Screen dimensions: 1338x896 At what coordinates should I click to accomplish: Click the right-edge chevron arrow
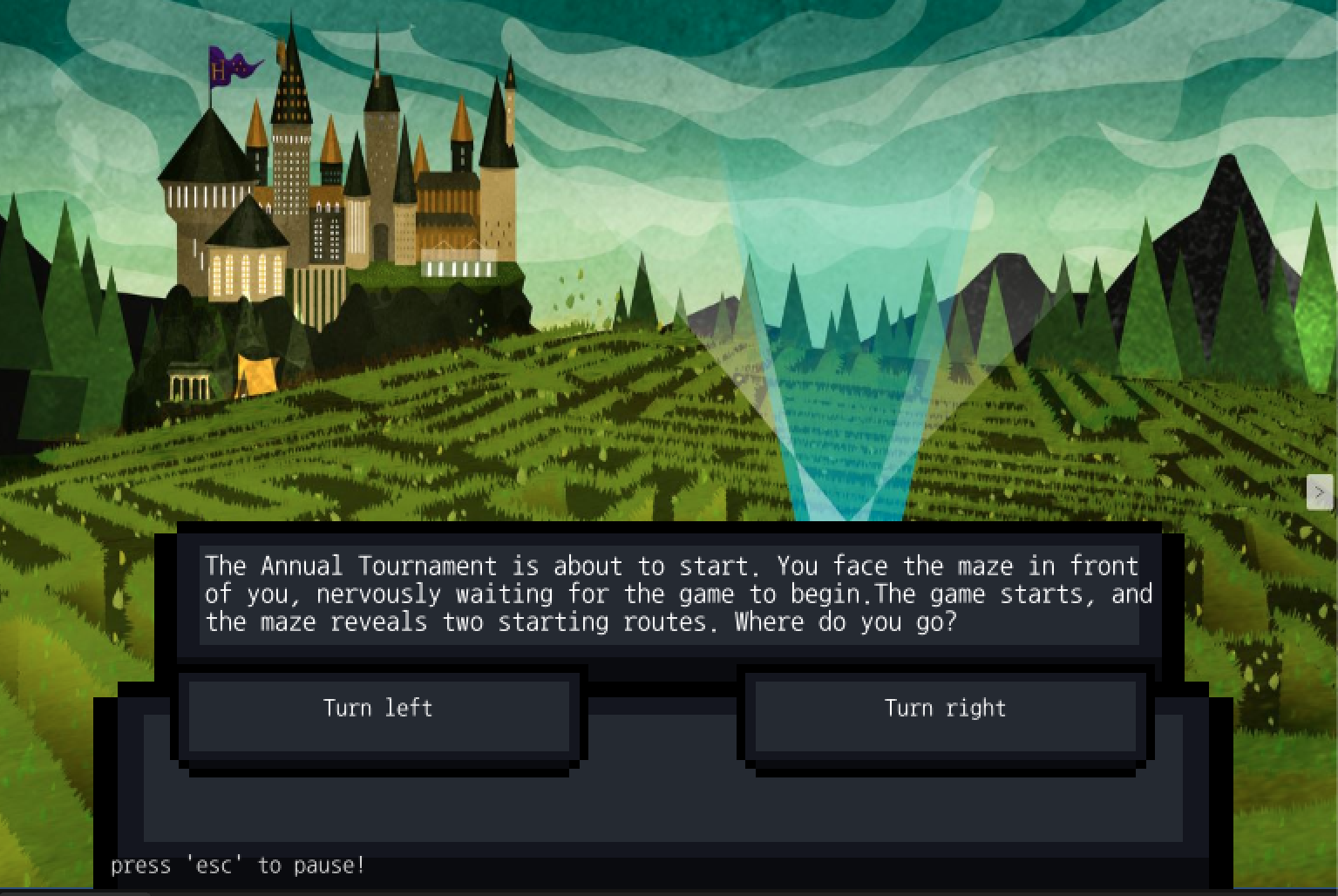pyautogui.click(x=1319, y=492)
